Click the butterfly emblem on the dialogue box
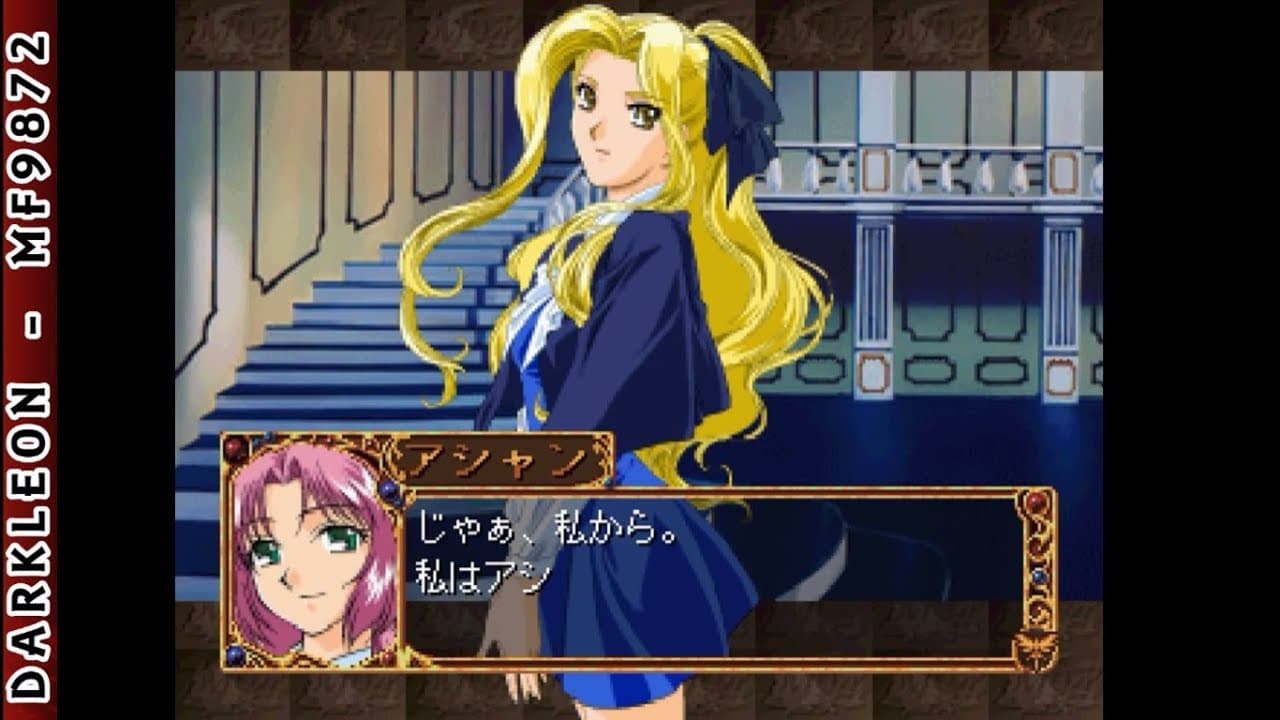1280x720 pixels. (1034, 648)
